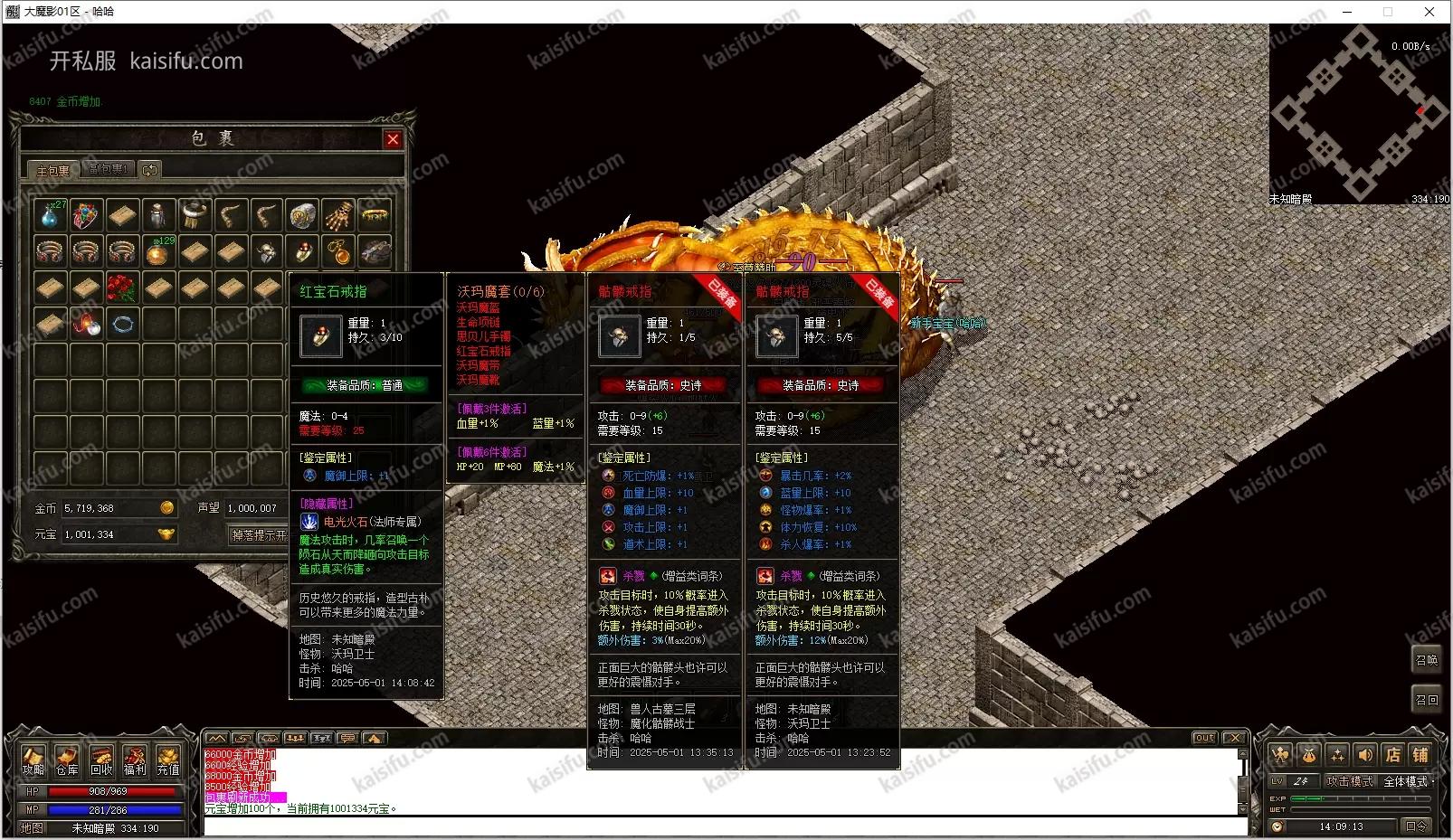Open the 仓库 warehouse
1453x840 pixels.
67,760
